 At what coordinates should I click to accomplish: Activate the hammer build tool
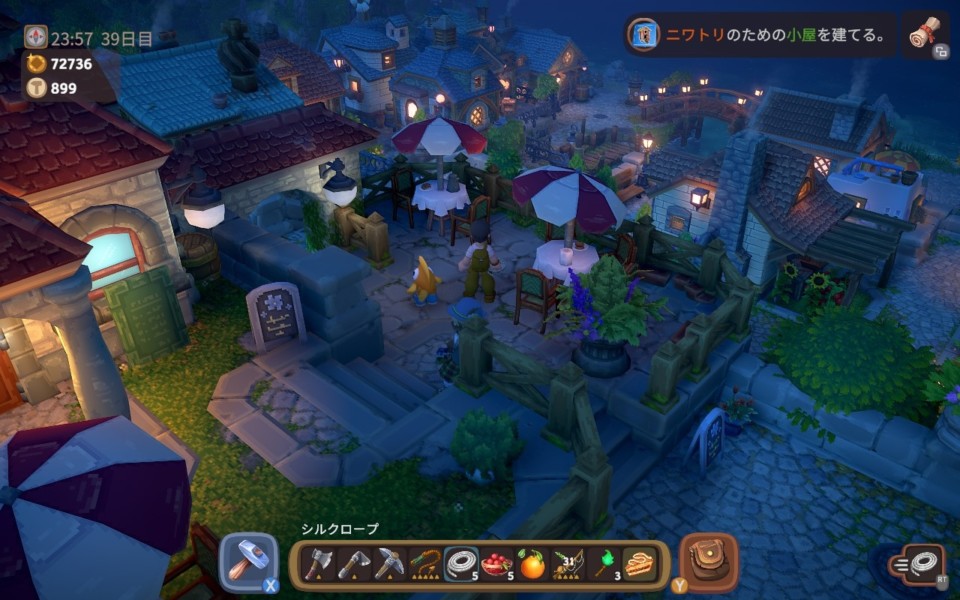[x=247, y=562]
